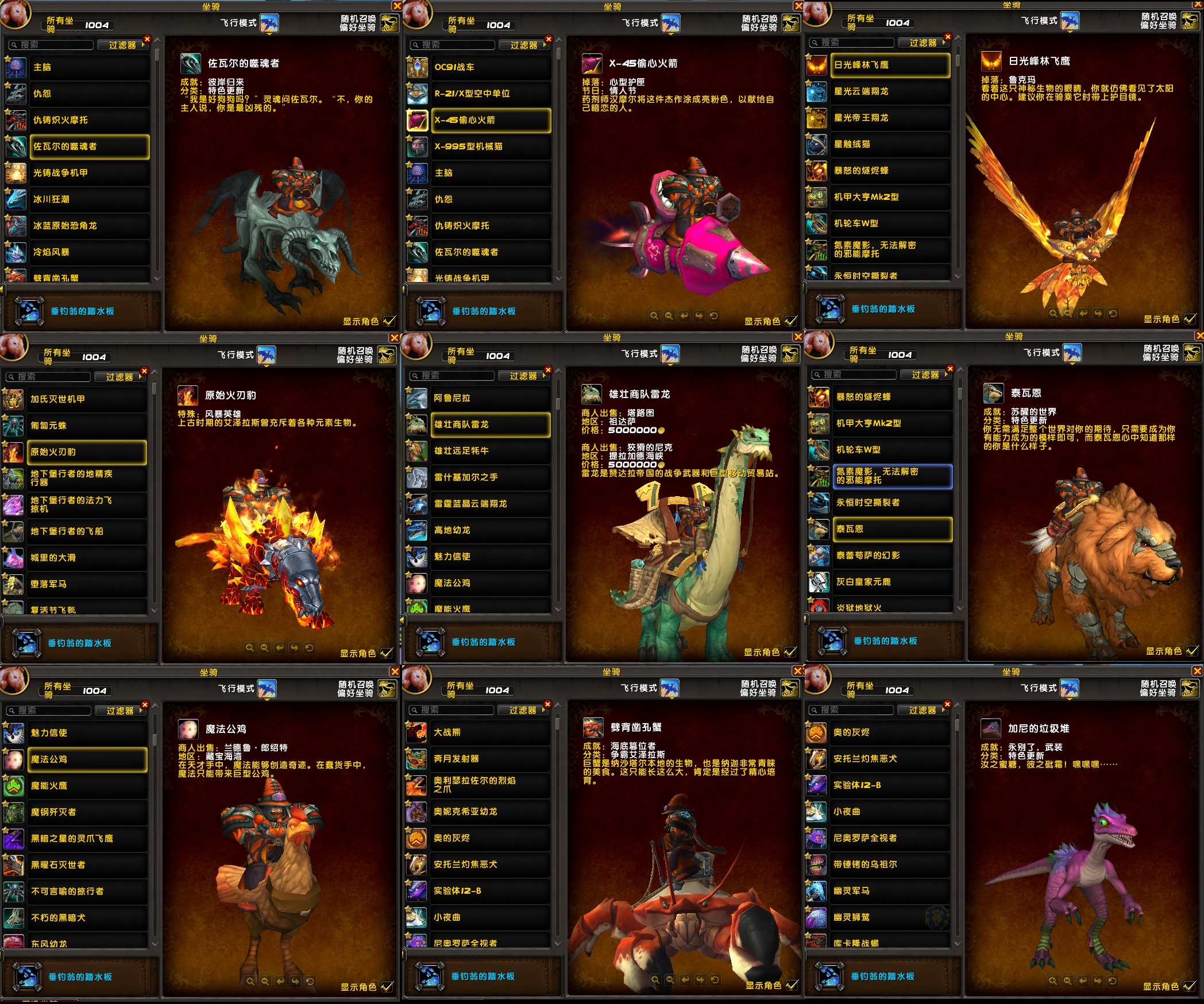The width and height of the screenshot is (1204, 1004).
Task: Select the 冰川狂潮 mount entry
Action: (x=89, y=199)
